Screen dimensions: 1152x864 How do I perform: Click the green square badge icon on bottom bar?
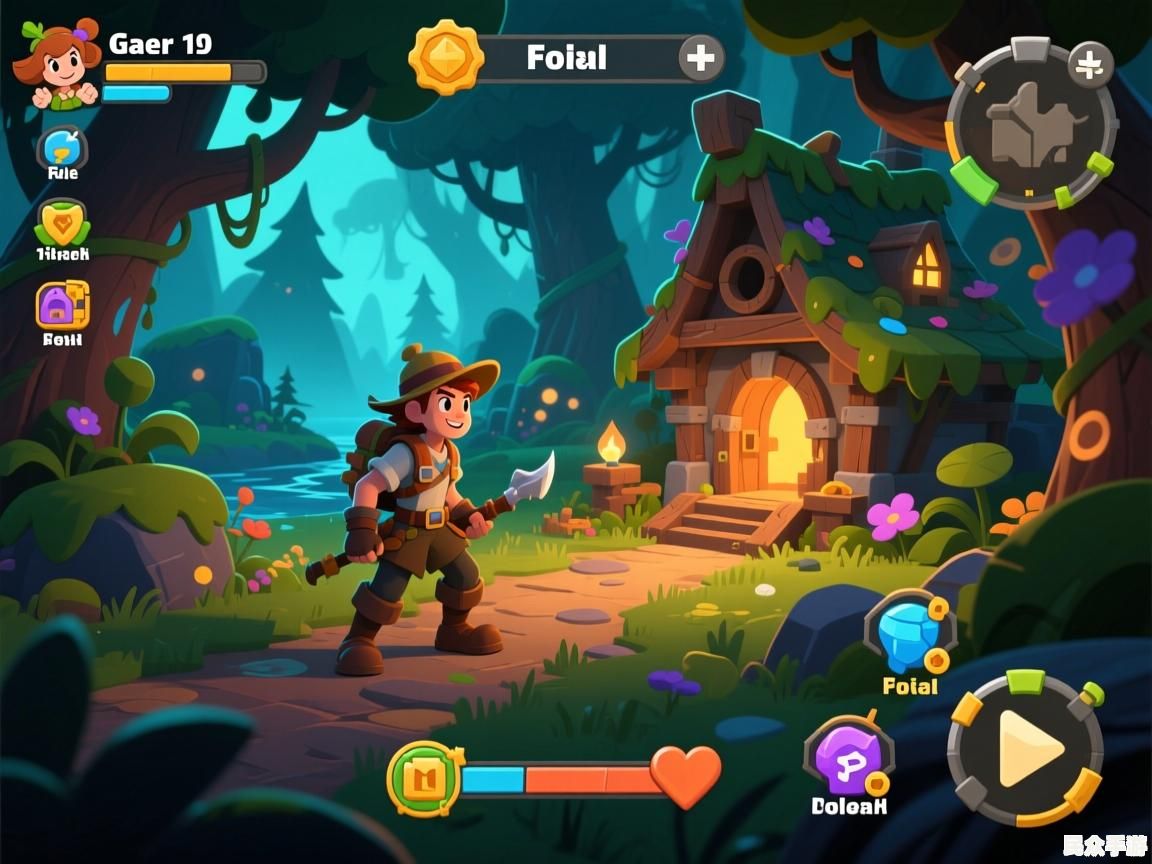(423, 778)
